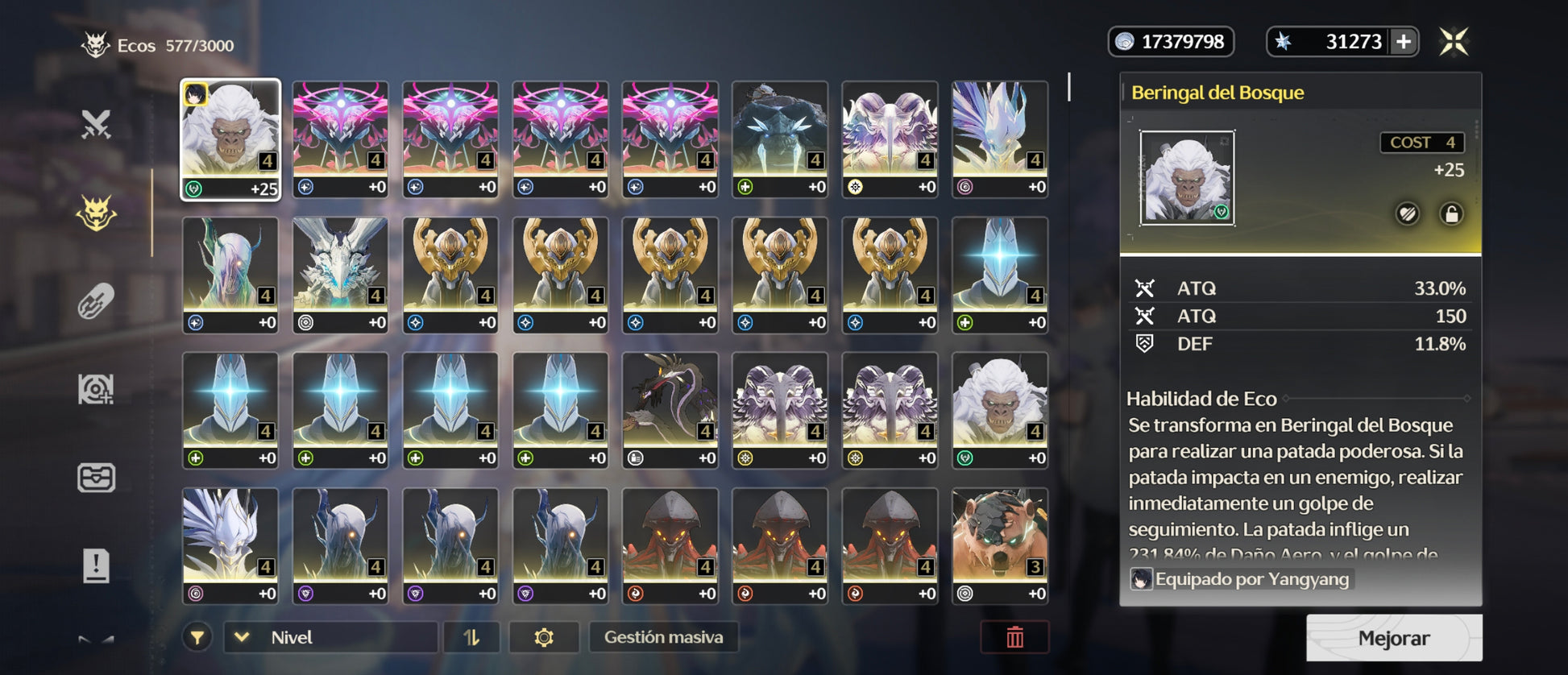
Task: Add more astrite with the plus button
Action: tap(1404, 42)
